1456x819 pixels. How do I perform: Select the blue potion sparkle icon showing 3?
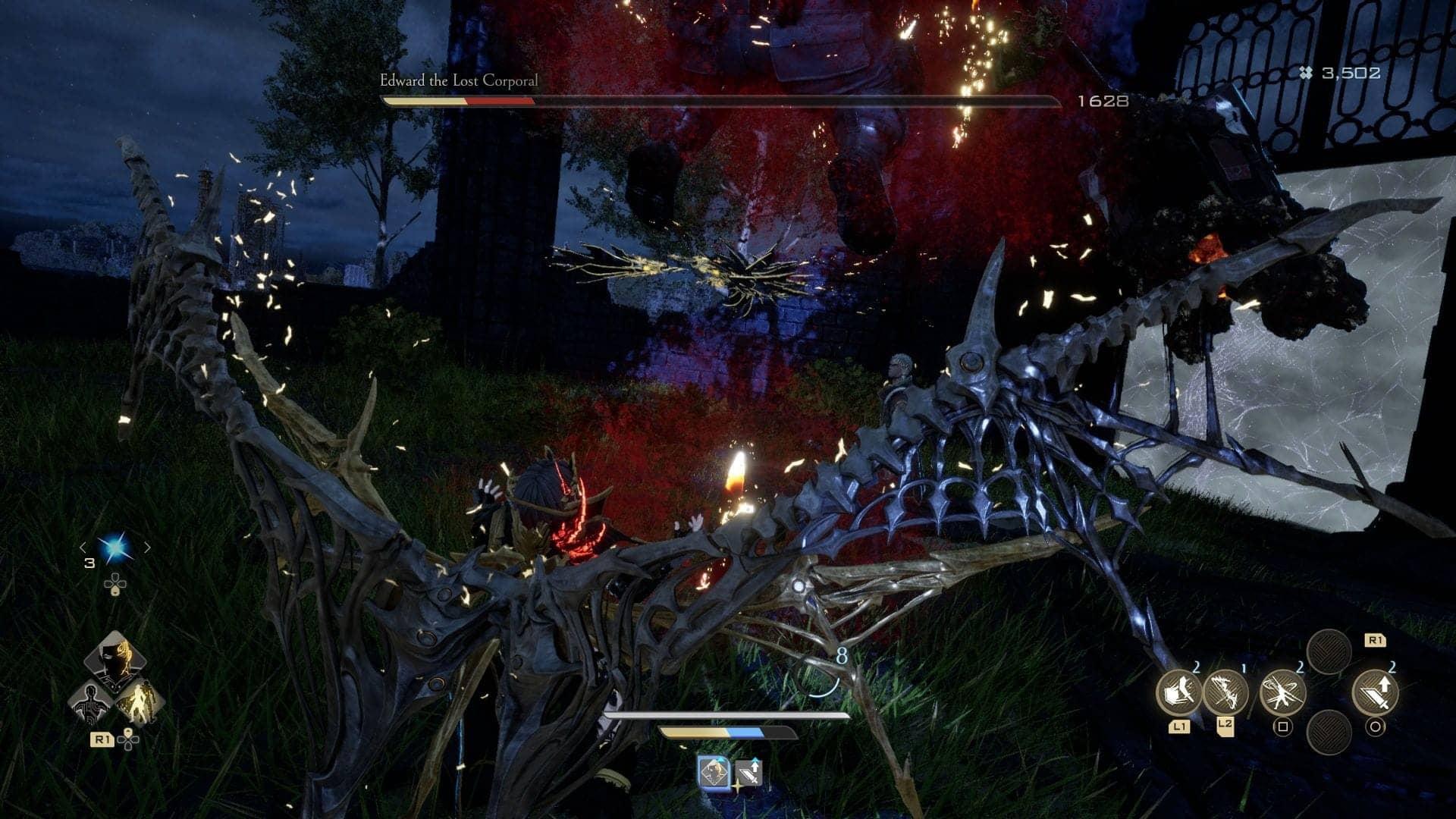(115, 545)
